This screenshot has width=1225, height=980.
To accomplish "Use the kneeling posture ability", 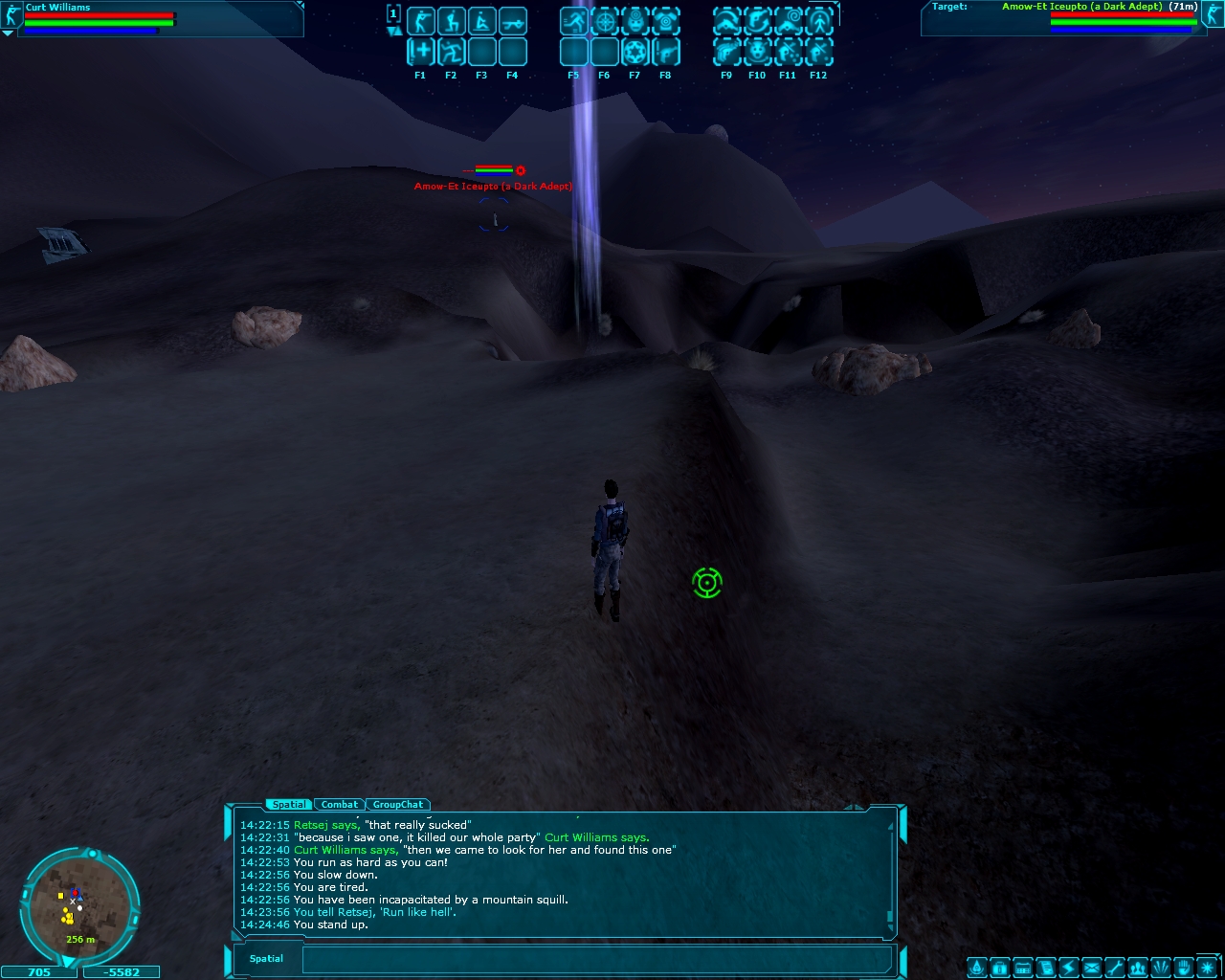I will tap(451, 21).
